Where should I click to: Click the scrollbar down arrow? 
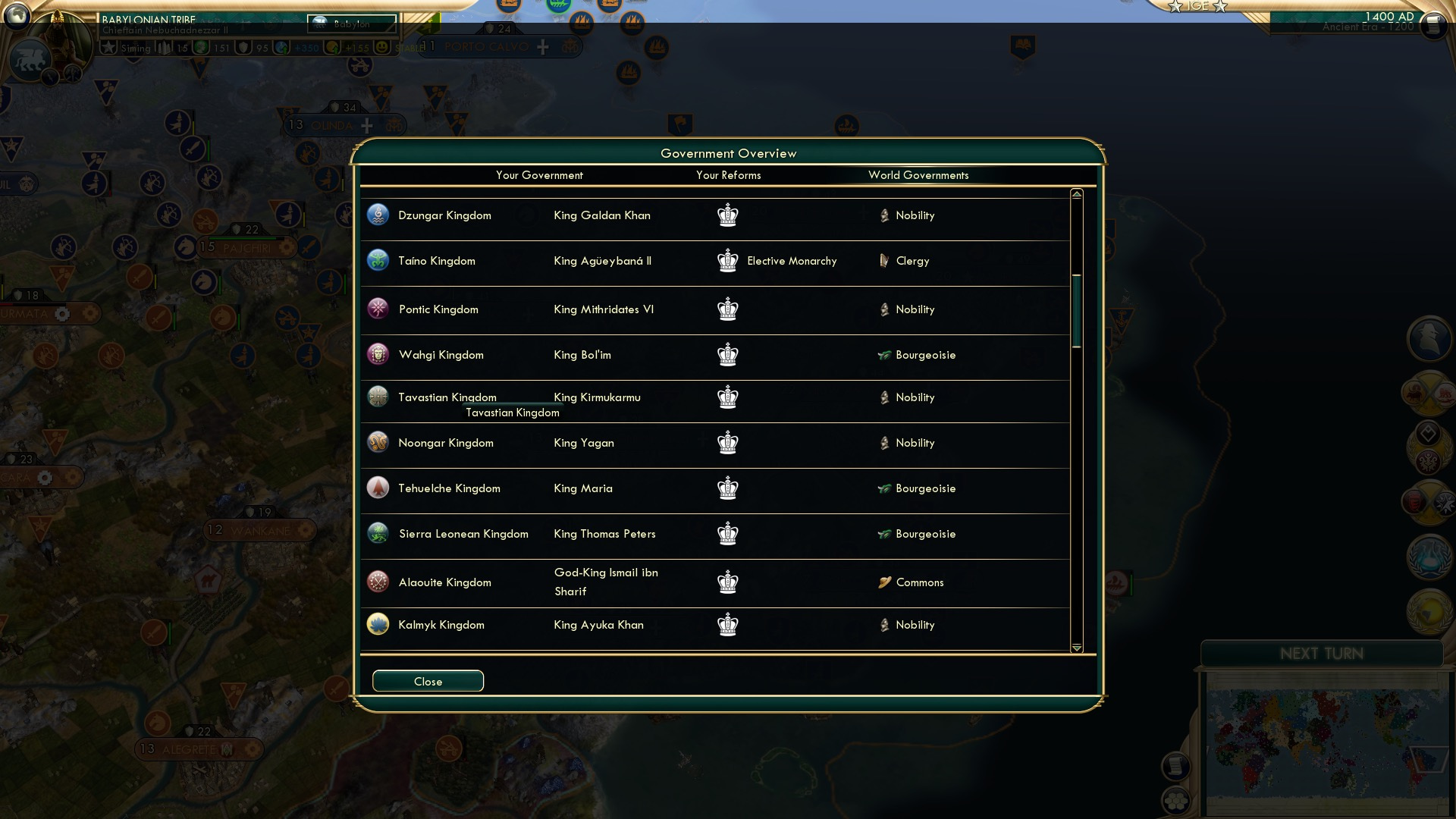click(1075, 648)
